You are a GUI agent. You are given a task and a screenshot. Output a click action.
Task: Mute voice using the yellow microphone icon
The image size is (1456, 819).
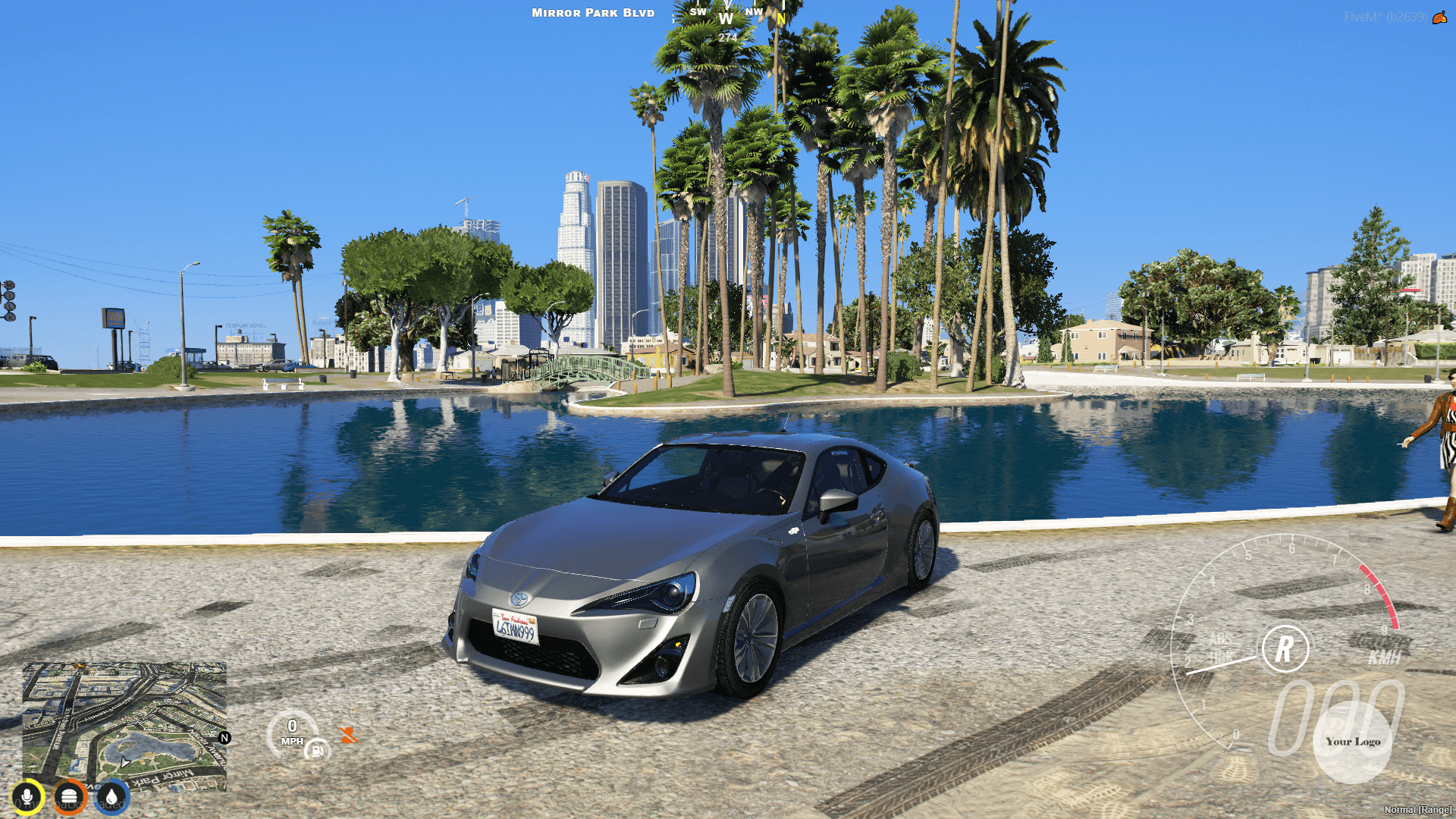pyautogui.click(x=28, y=797)
